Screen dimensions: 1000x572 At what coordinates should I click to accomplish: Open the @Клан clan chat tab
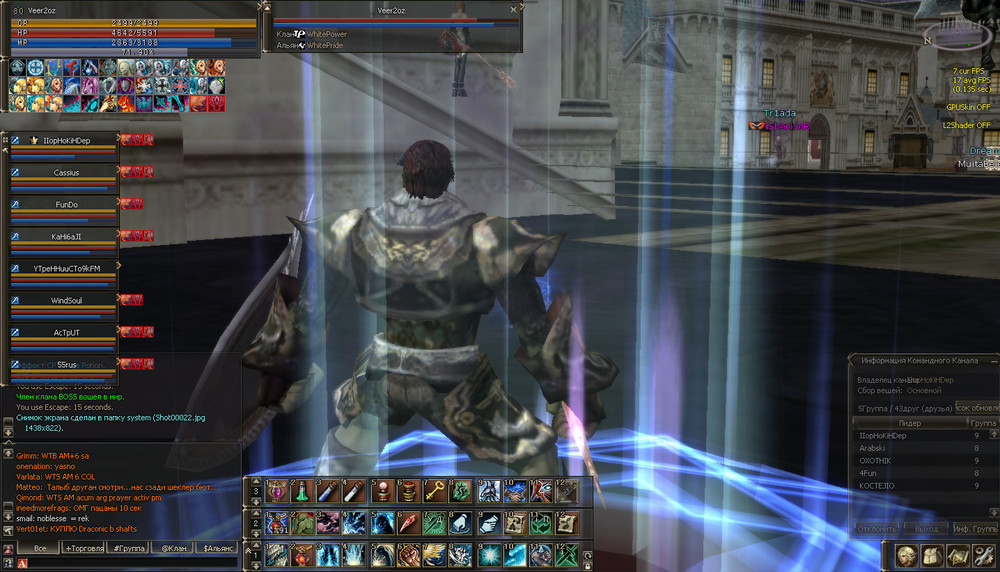(173, 548)
